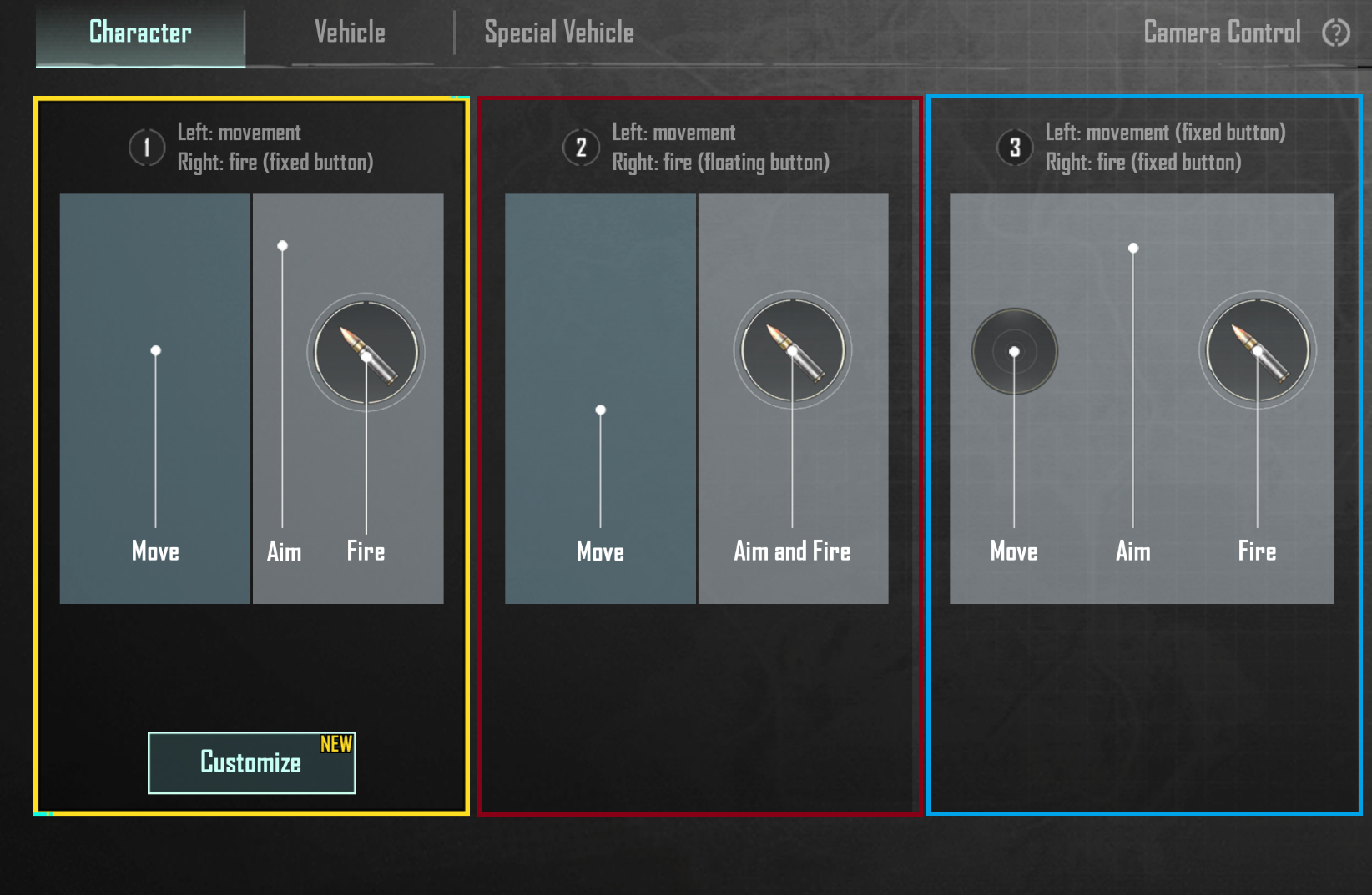Select the Fire bullet button in scheme 1
Screen dimensions: 1372x895
coord(366,352)
